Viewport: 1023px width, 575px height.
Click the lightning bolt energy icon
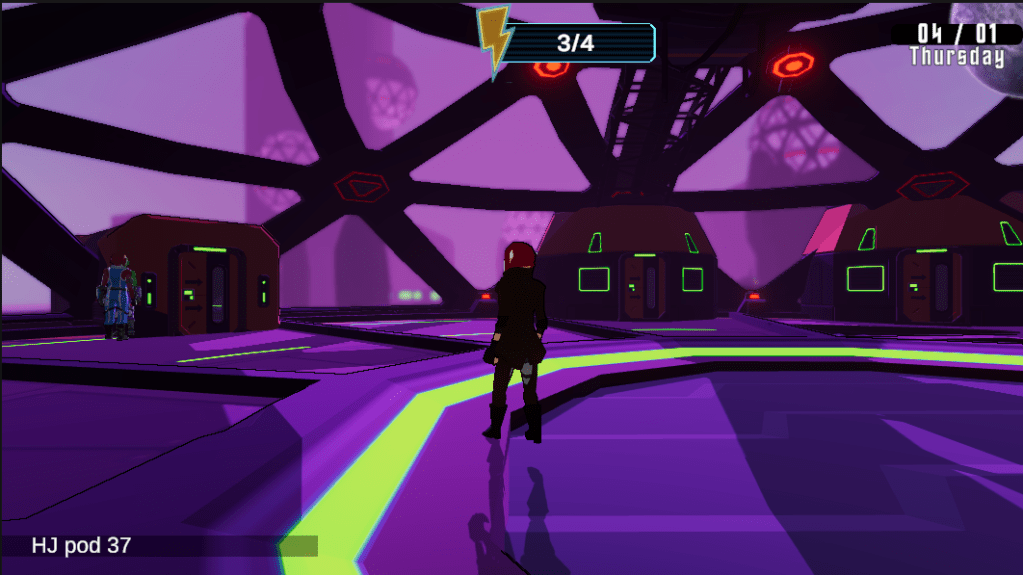tap(495, 41)
